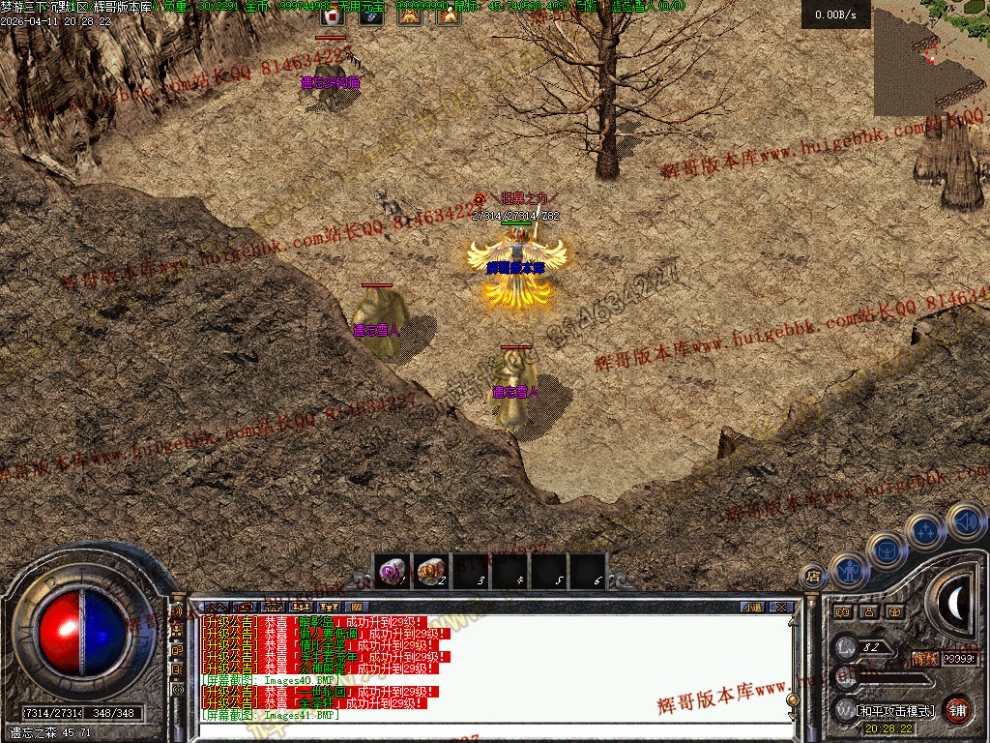This screenshot has height=743, width=990.
Task: Toggle sound with the speaker button
Action: [966, 521]
